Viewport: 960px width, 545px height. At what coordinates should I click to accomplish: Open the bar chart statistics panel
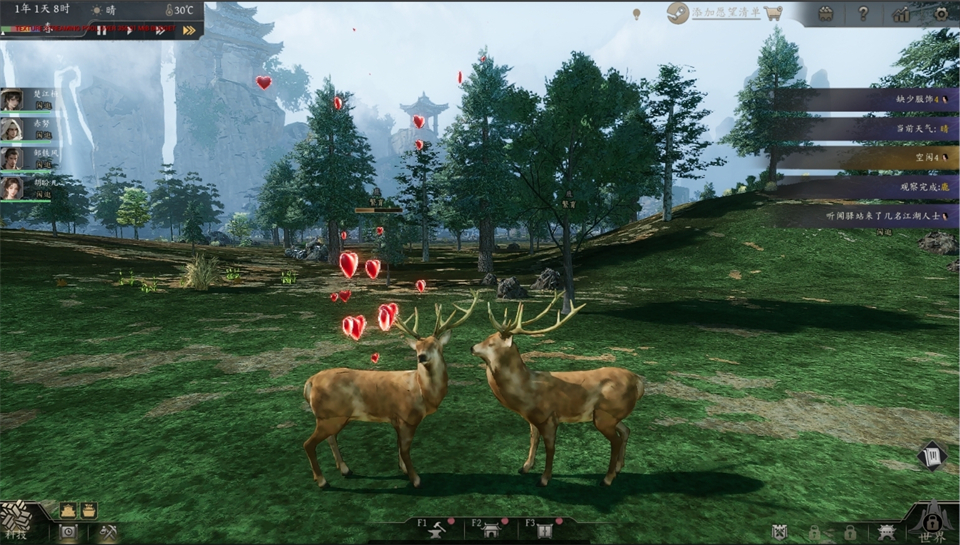pyautogui.click(x=901, y=14)
